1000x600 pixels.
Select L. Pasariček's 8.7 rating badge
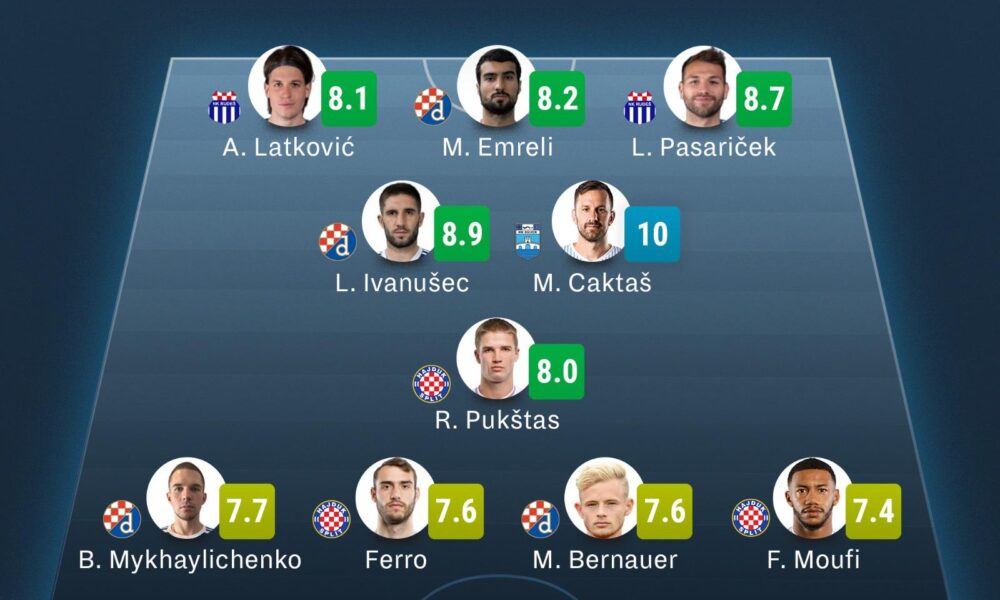click(764, 99)
